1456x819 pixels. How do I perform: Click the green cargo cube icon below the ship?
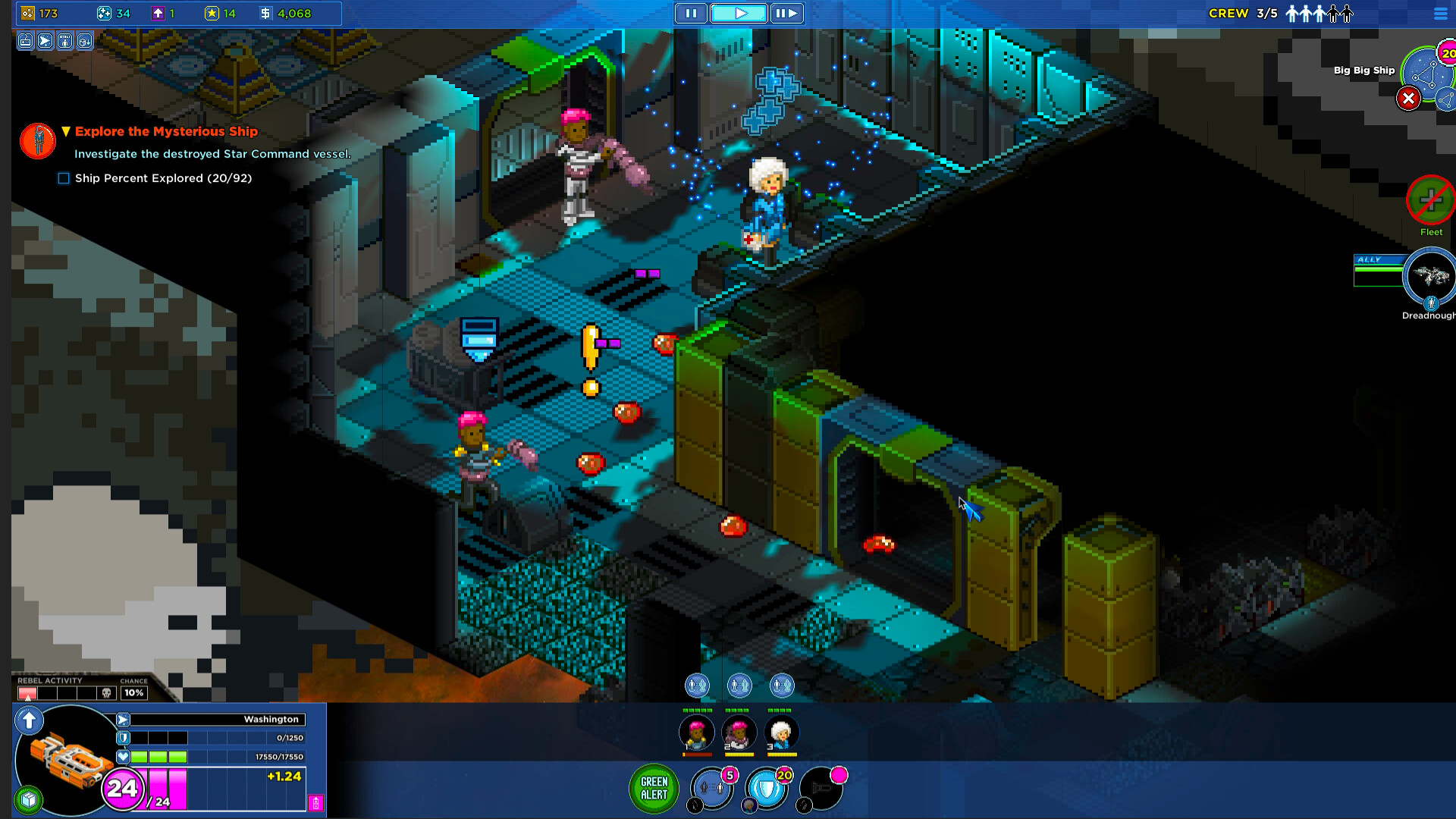[x=28, y=799]
